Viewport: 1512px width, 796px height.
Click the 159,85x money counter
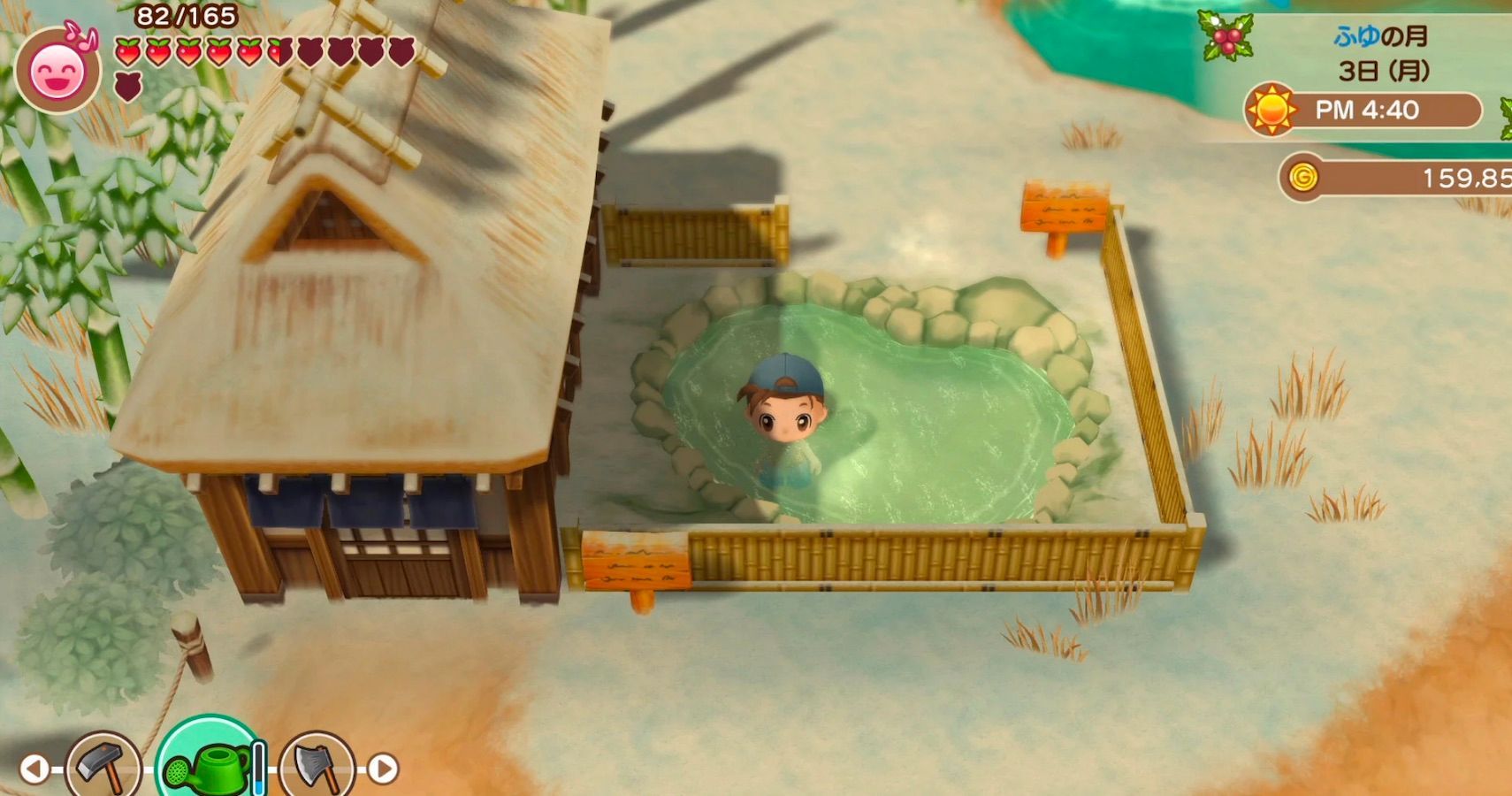1468,175
